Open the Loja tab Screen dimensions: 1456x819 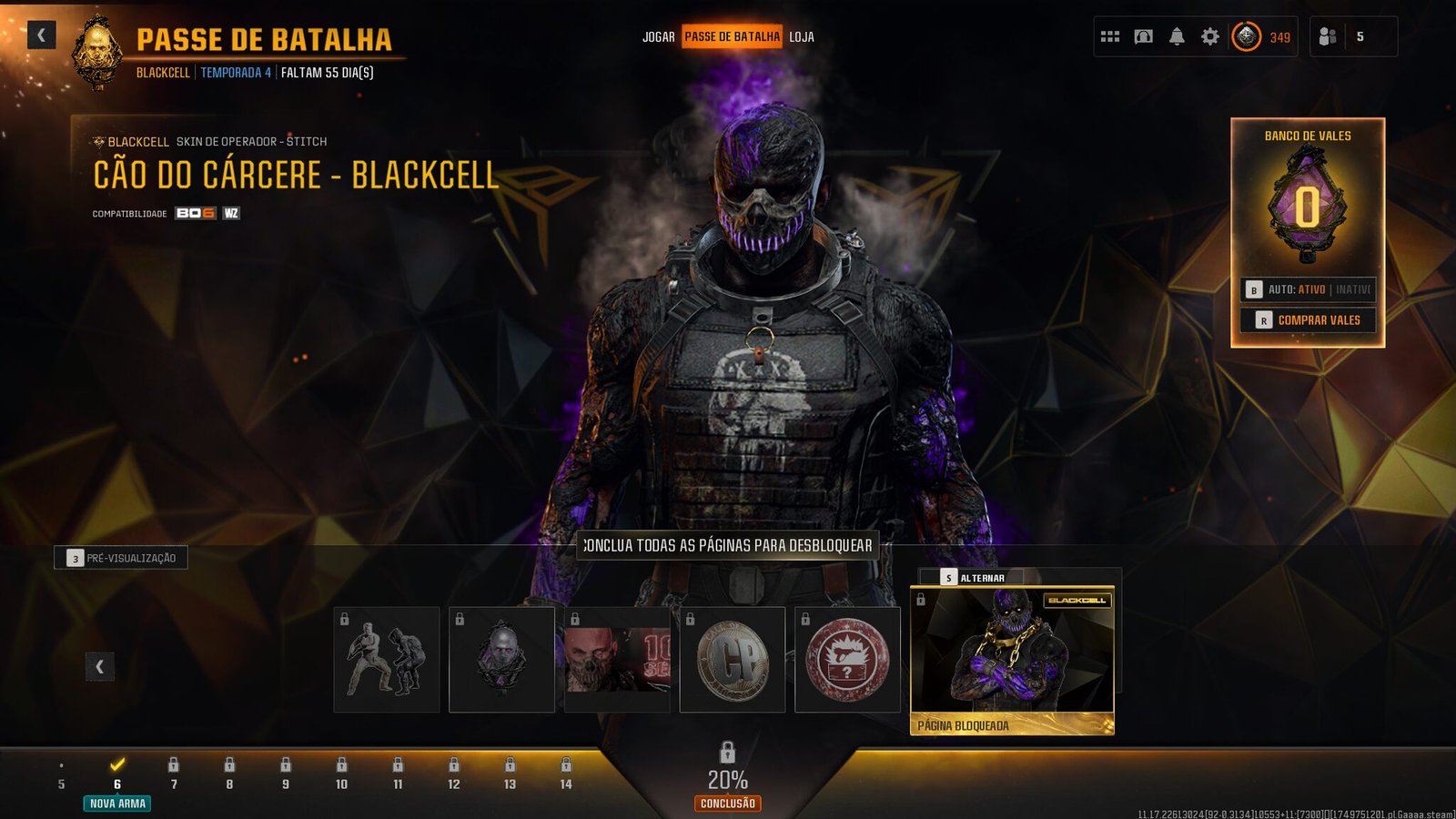[802, 37]
